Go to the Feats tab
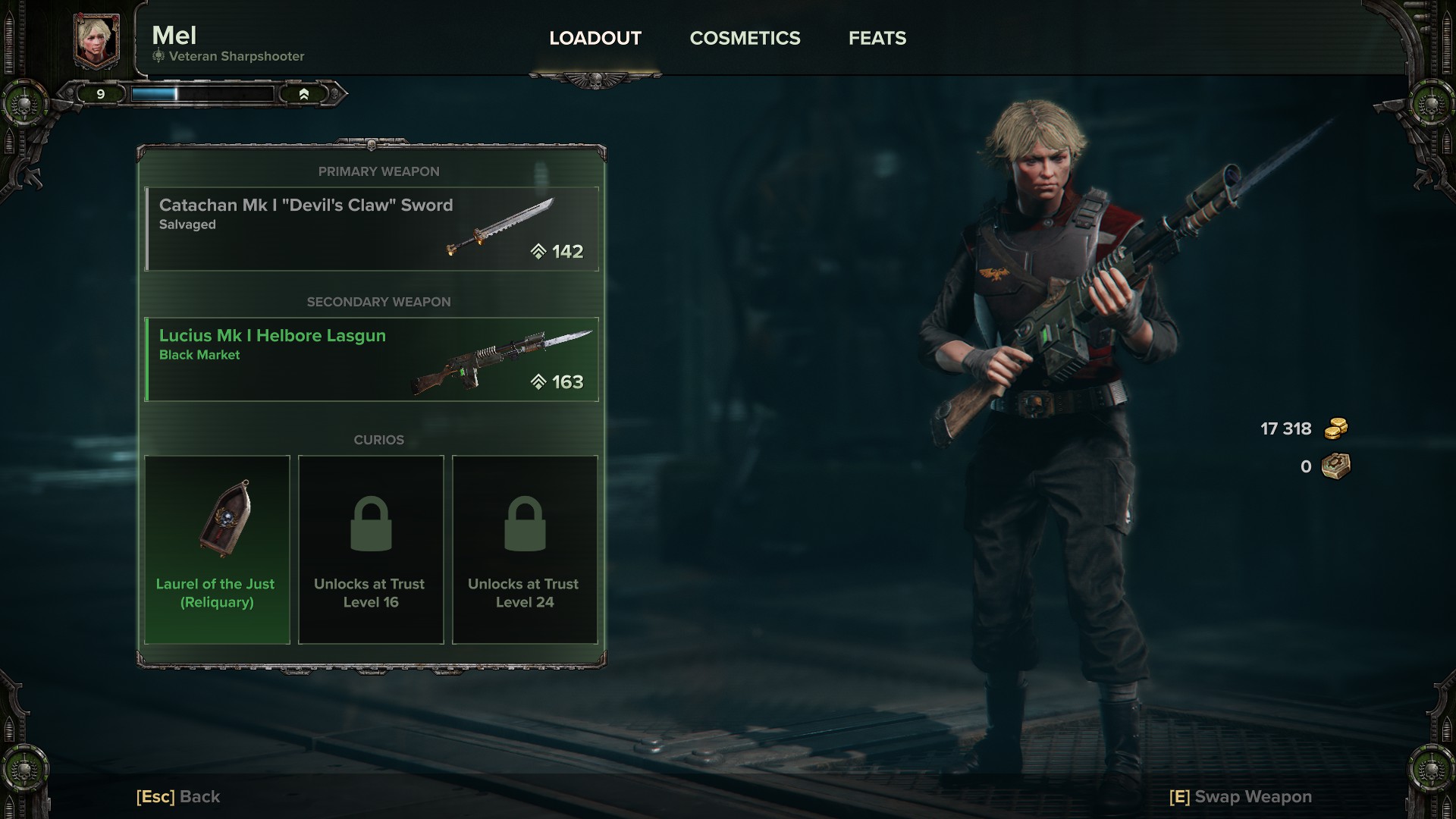The width and height of the screenshot is (1456, 819). pyautogui.click(x=877, y=38)
